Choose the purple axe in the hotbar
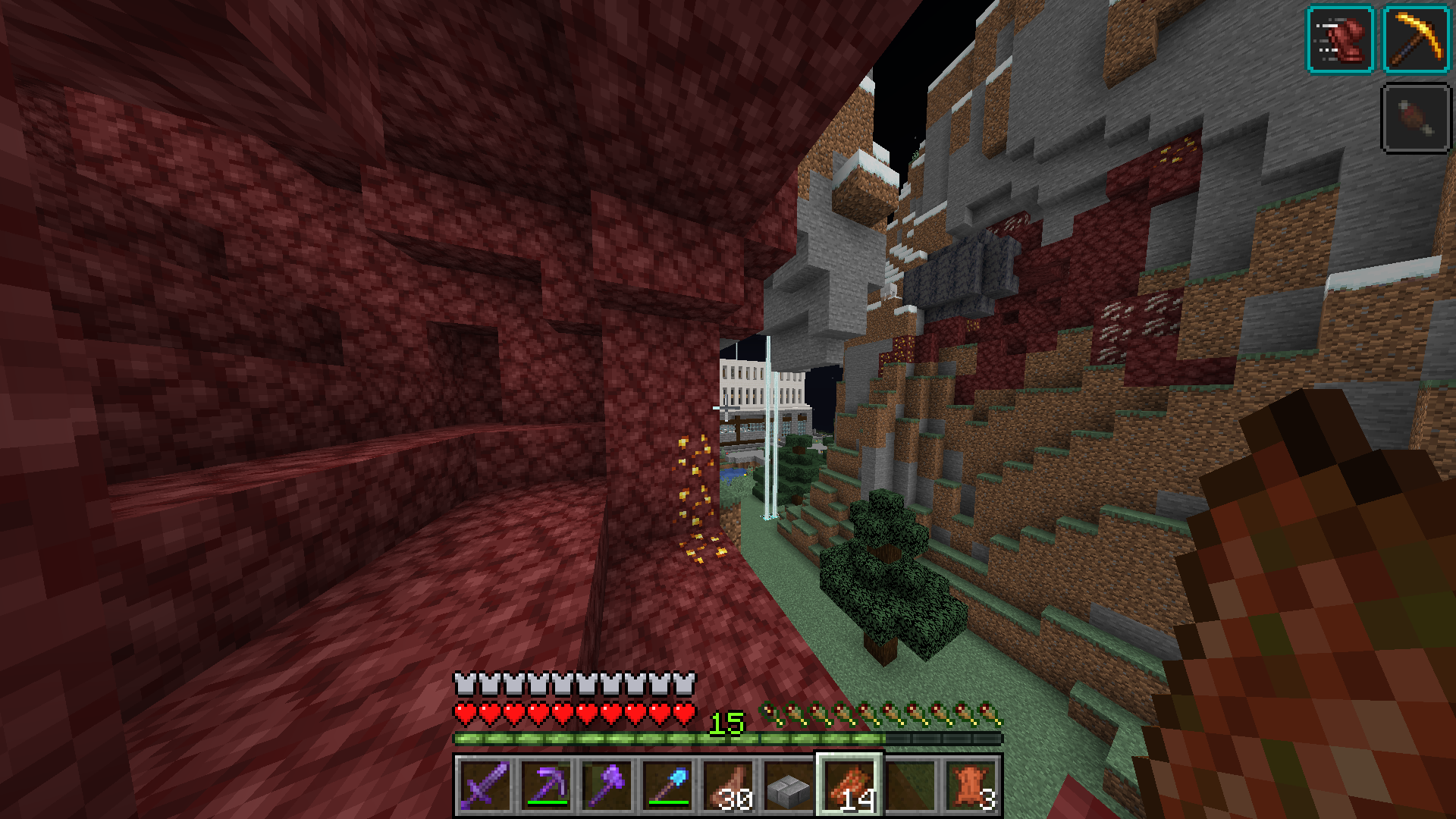 click(x=607, y=785)
